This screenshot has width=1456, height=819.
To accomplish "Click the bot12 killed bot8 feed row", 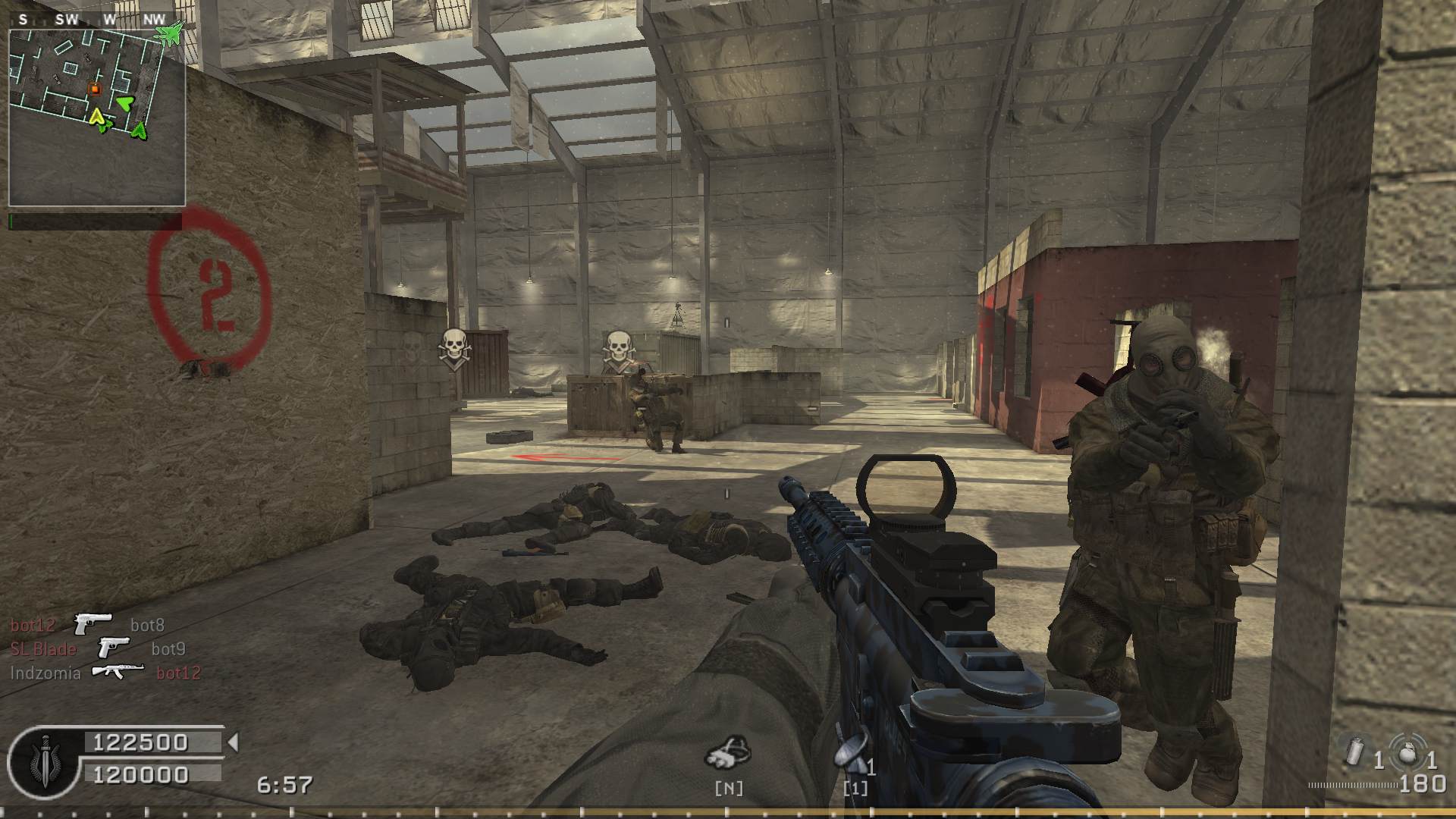I will pyautogui.click(x=87, y=625).
